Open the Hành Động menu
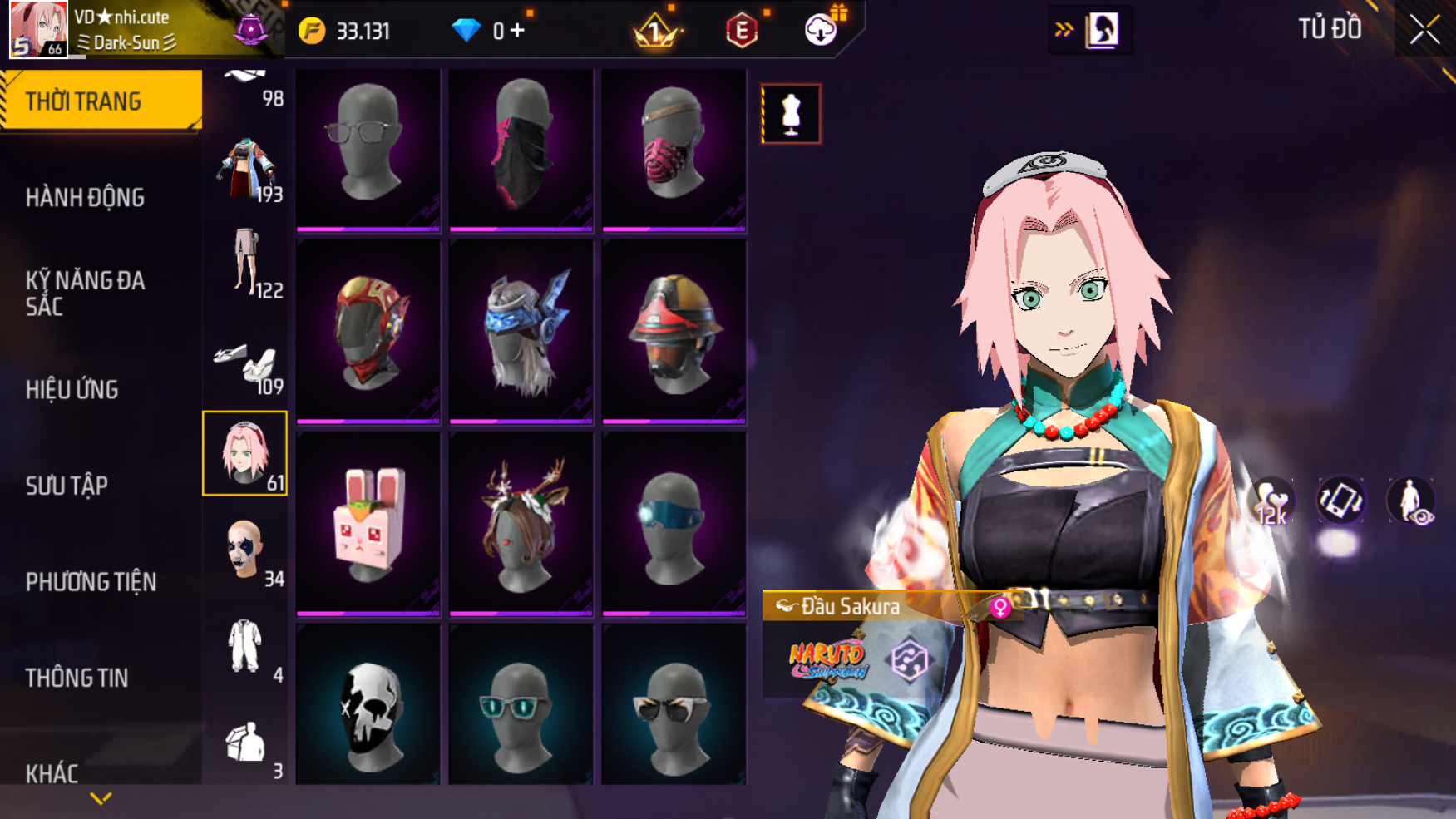Screen dimensions: 1456x819 [x=85, y=198]
